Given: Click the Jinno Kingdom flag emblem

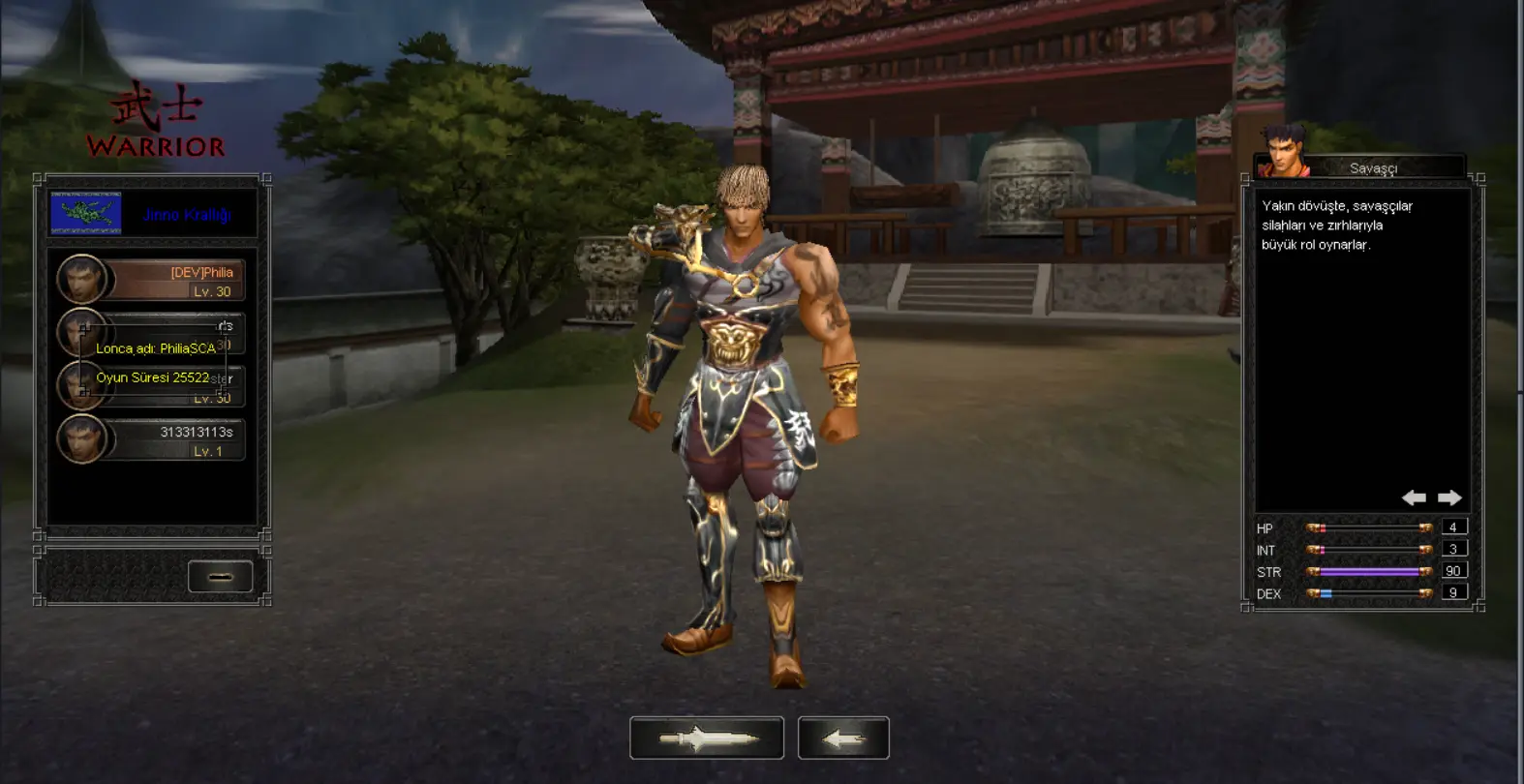Looking at the screenshot, I should [86, 214].
